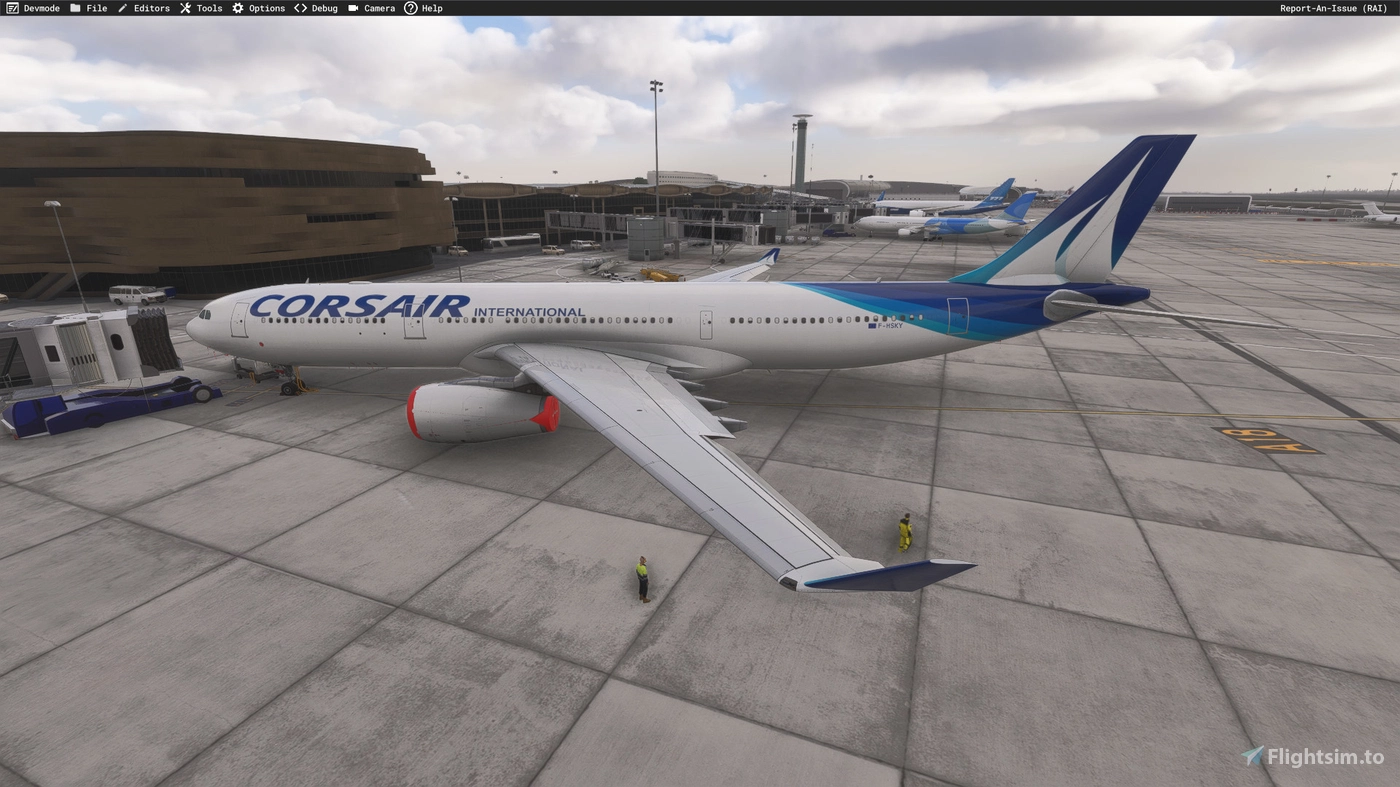Click the Devmode grid icon
The height and width of the screenshot is (787, 1400).
click(x=11, y=7)
